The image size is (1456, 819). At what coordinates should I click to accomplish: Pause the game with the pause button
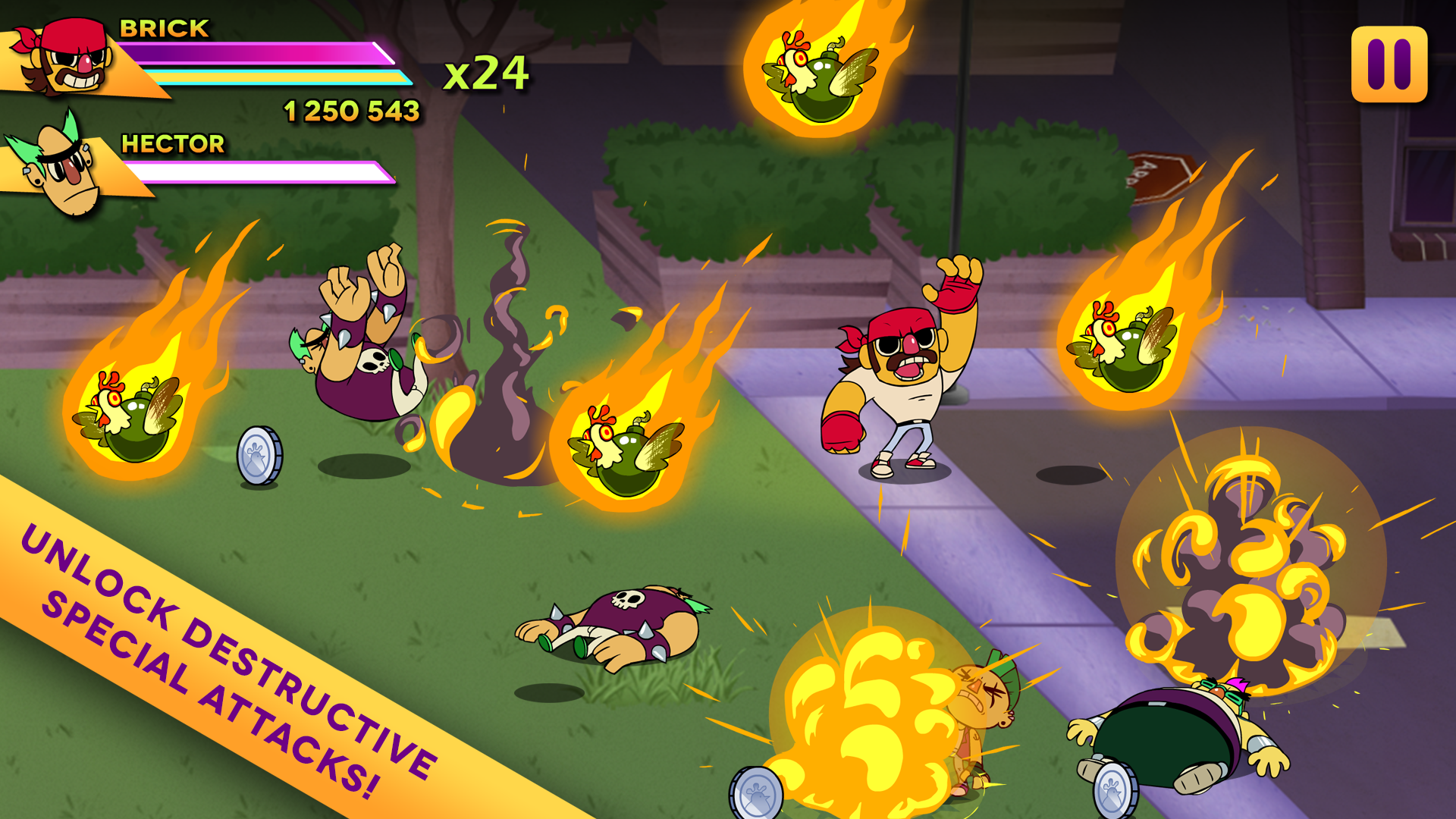[x=1389, y=64]
